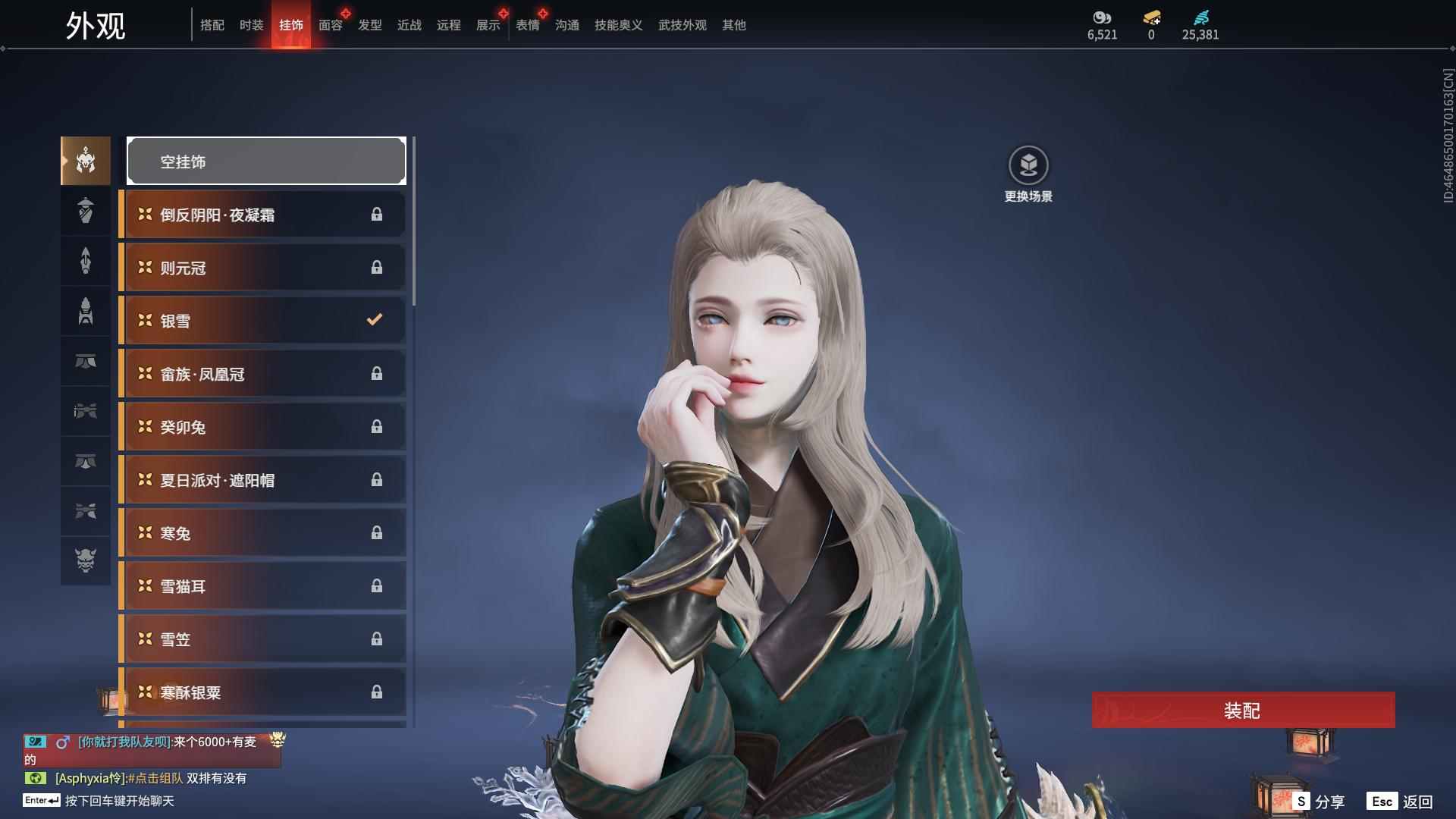The height and width of the screenshot is (819, 1456).
Task: Open the 搭配 tab
Action: 212,25
